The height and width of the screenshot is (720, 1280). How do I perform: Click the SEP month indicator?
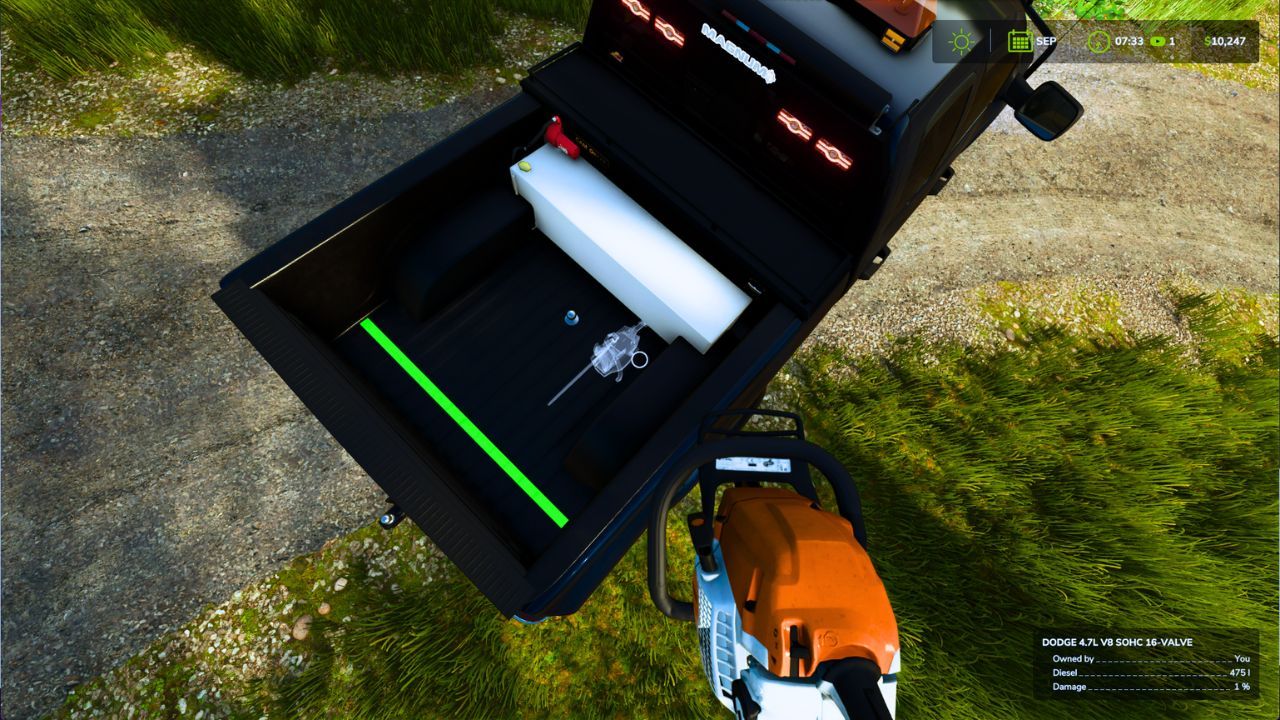point(1046,41)
